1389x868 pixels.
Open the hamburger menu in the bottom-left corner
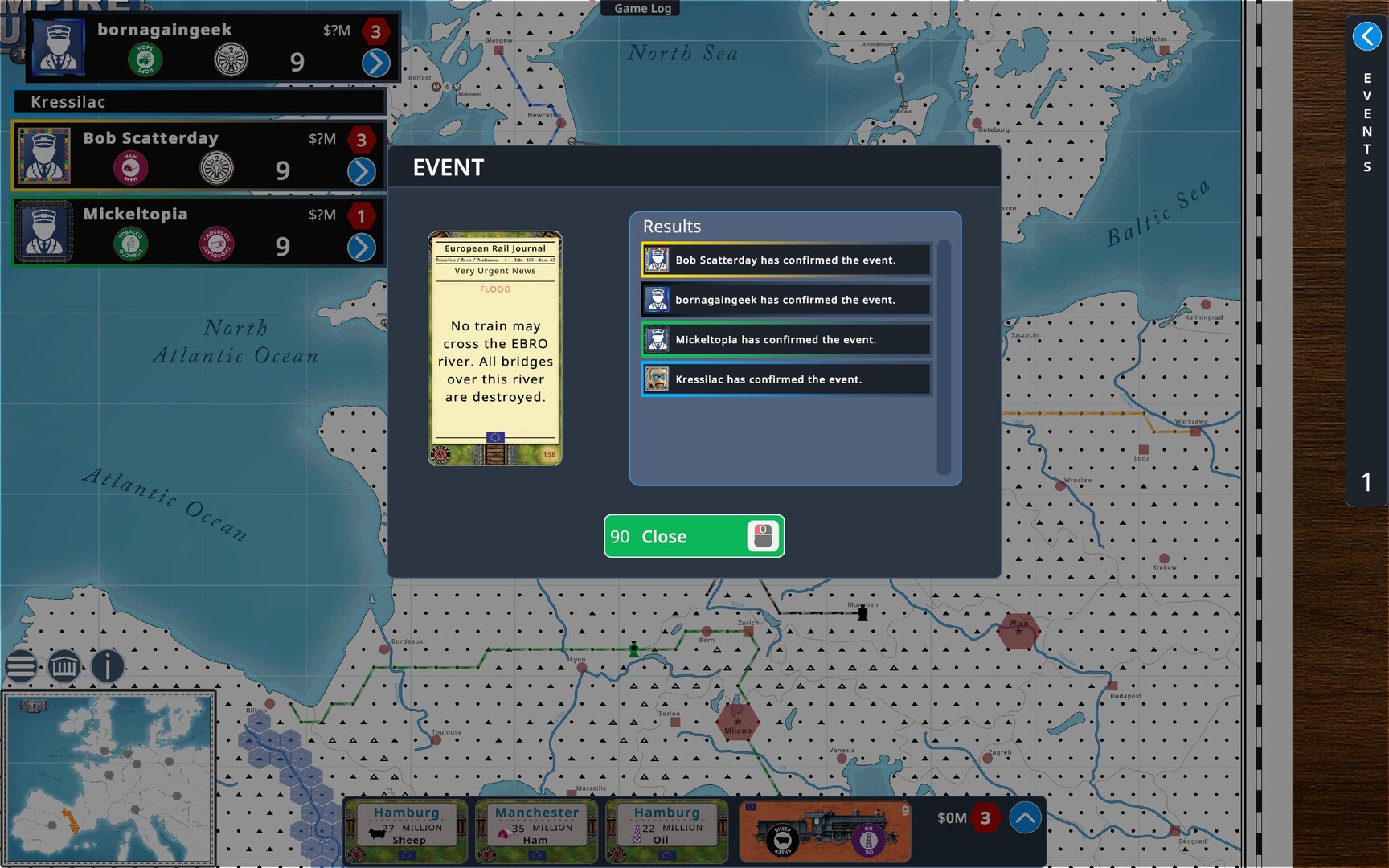pos(22,666)
